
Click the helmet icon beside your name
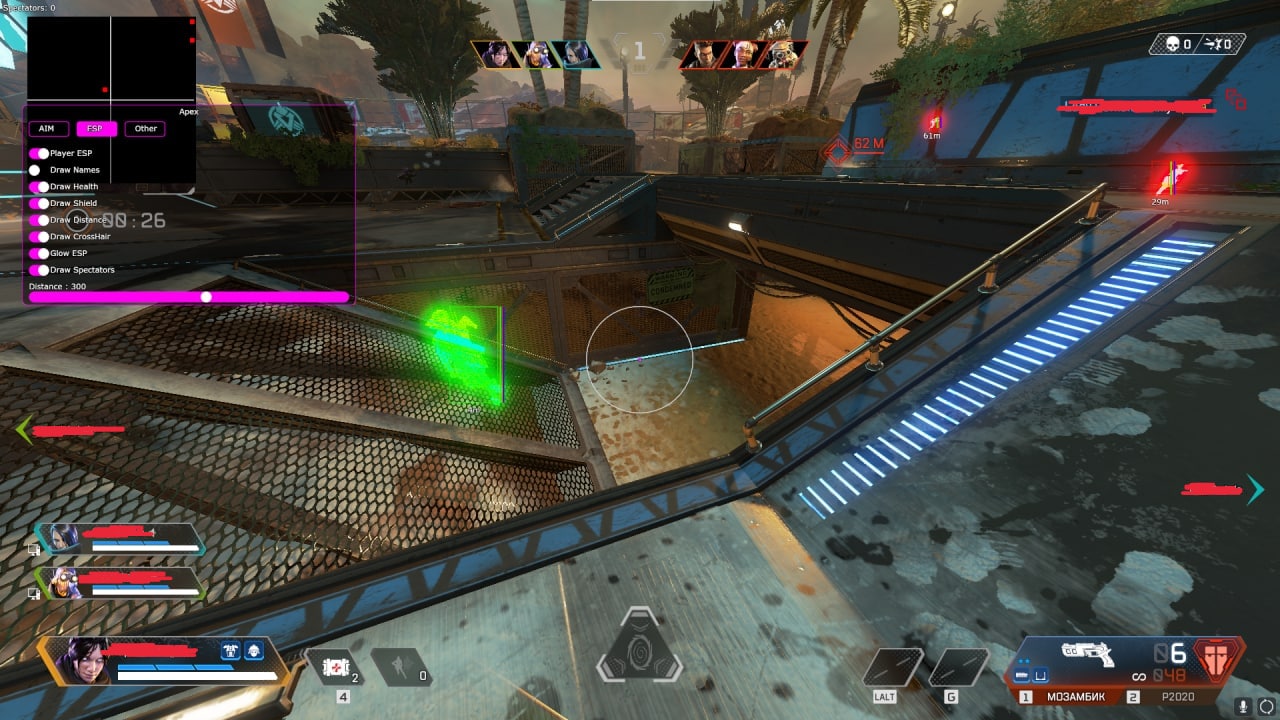(254, 649)
